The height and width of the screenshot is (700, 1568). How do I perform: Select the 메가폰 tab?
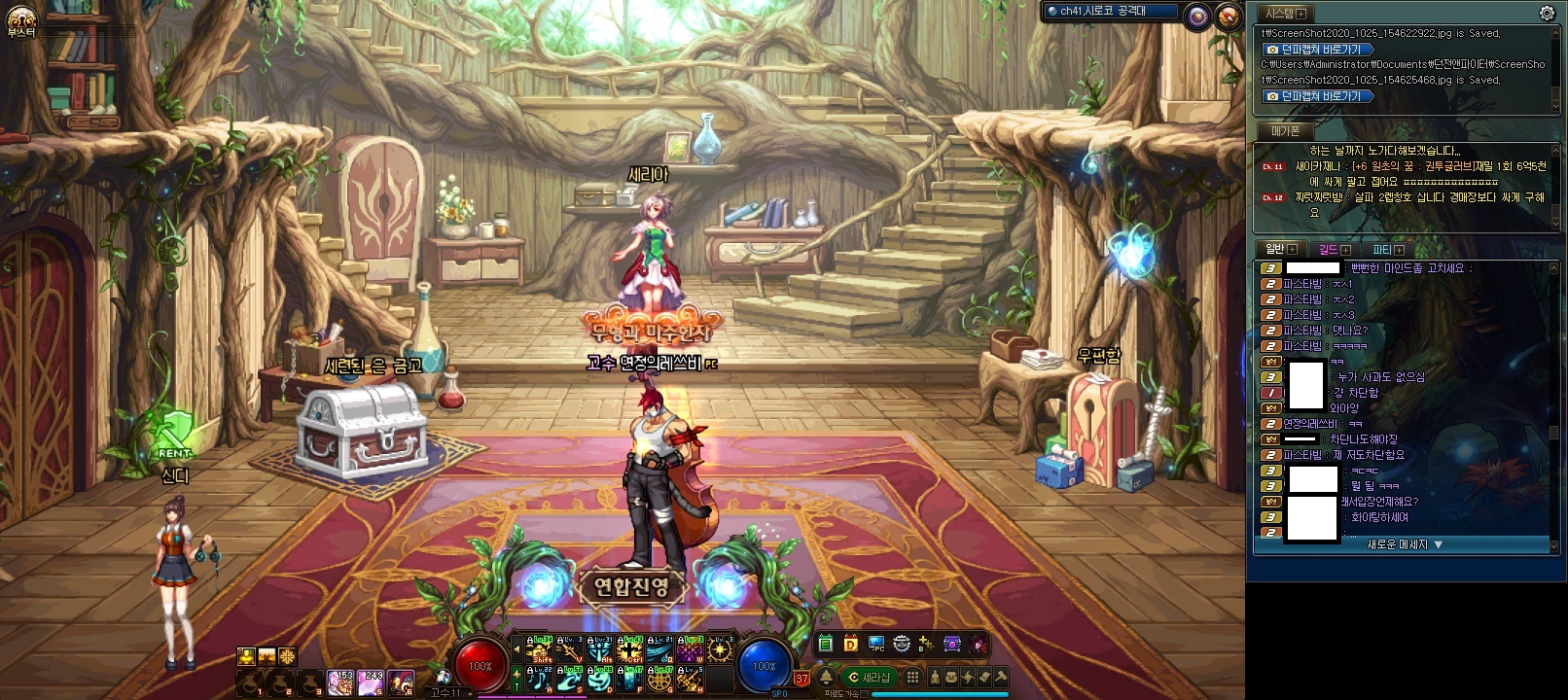coord(1285,130)
